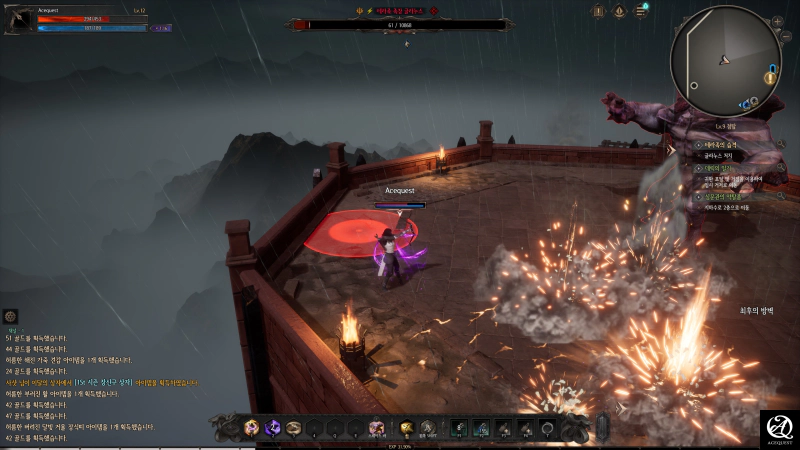Click the Acequest logo watermark

tap(778, 428)
